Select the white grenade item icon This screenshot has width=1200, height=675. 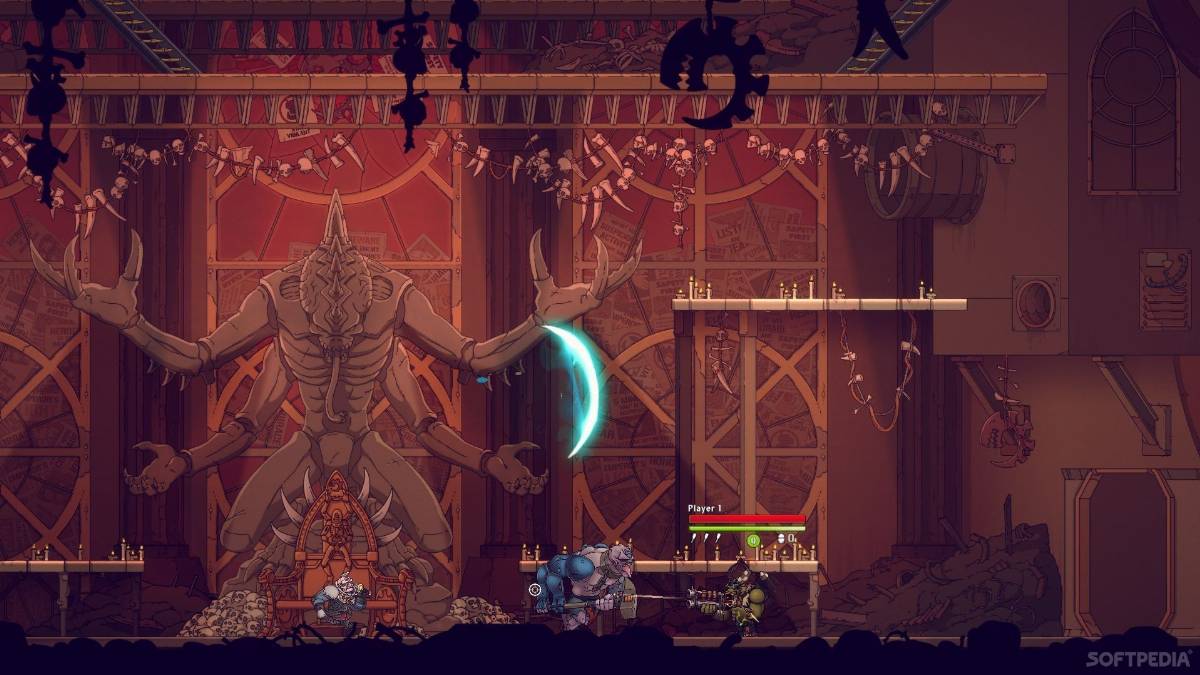[x=782, y=539]
